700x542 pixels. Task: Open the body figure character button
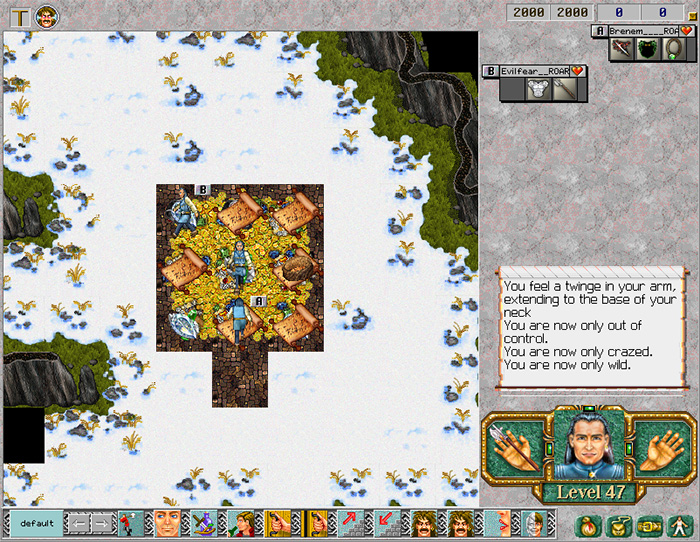679,524
